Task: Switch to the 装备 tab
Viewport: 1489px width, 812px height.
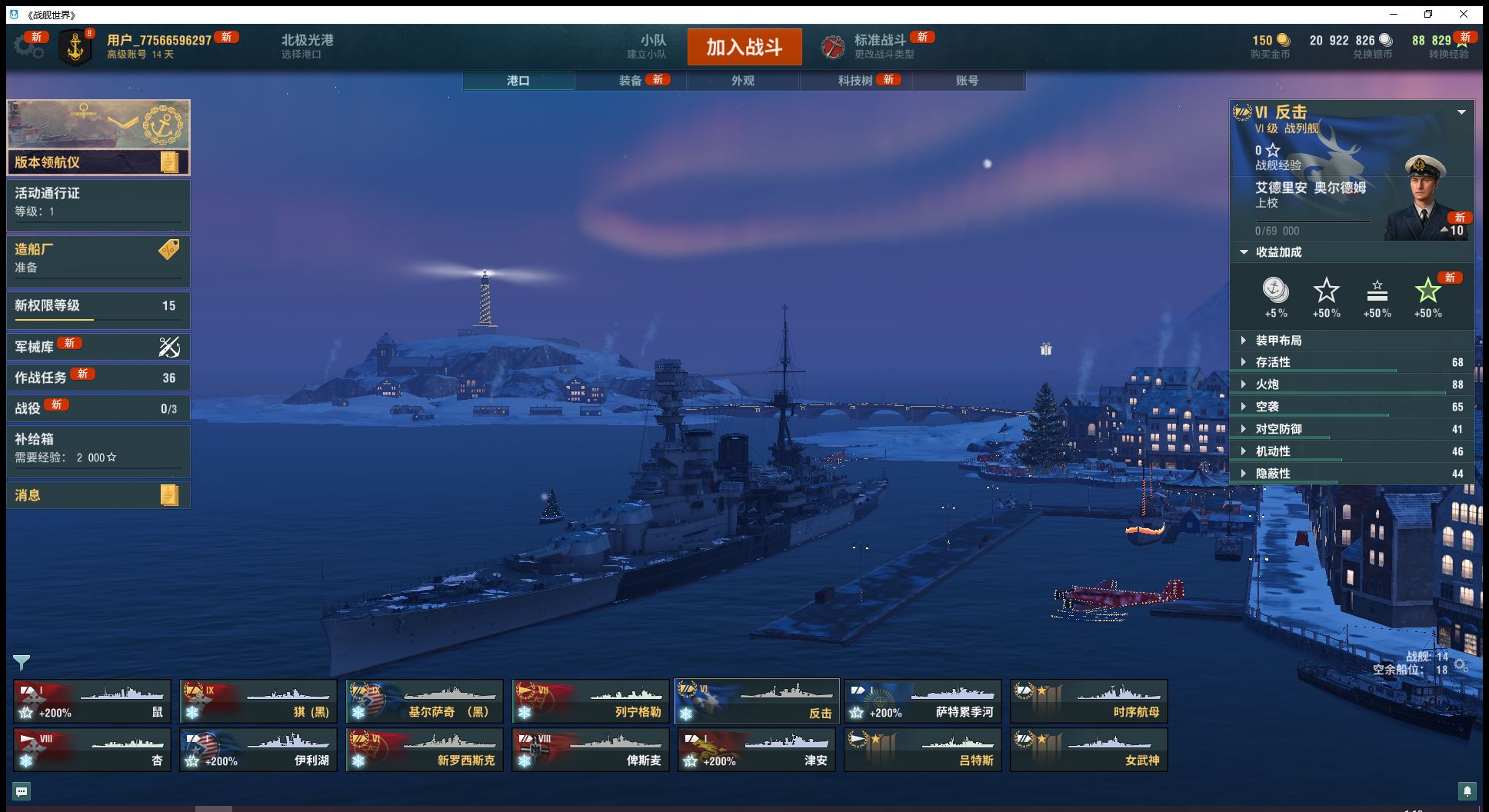Action: 631,81
